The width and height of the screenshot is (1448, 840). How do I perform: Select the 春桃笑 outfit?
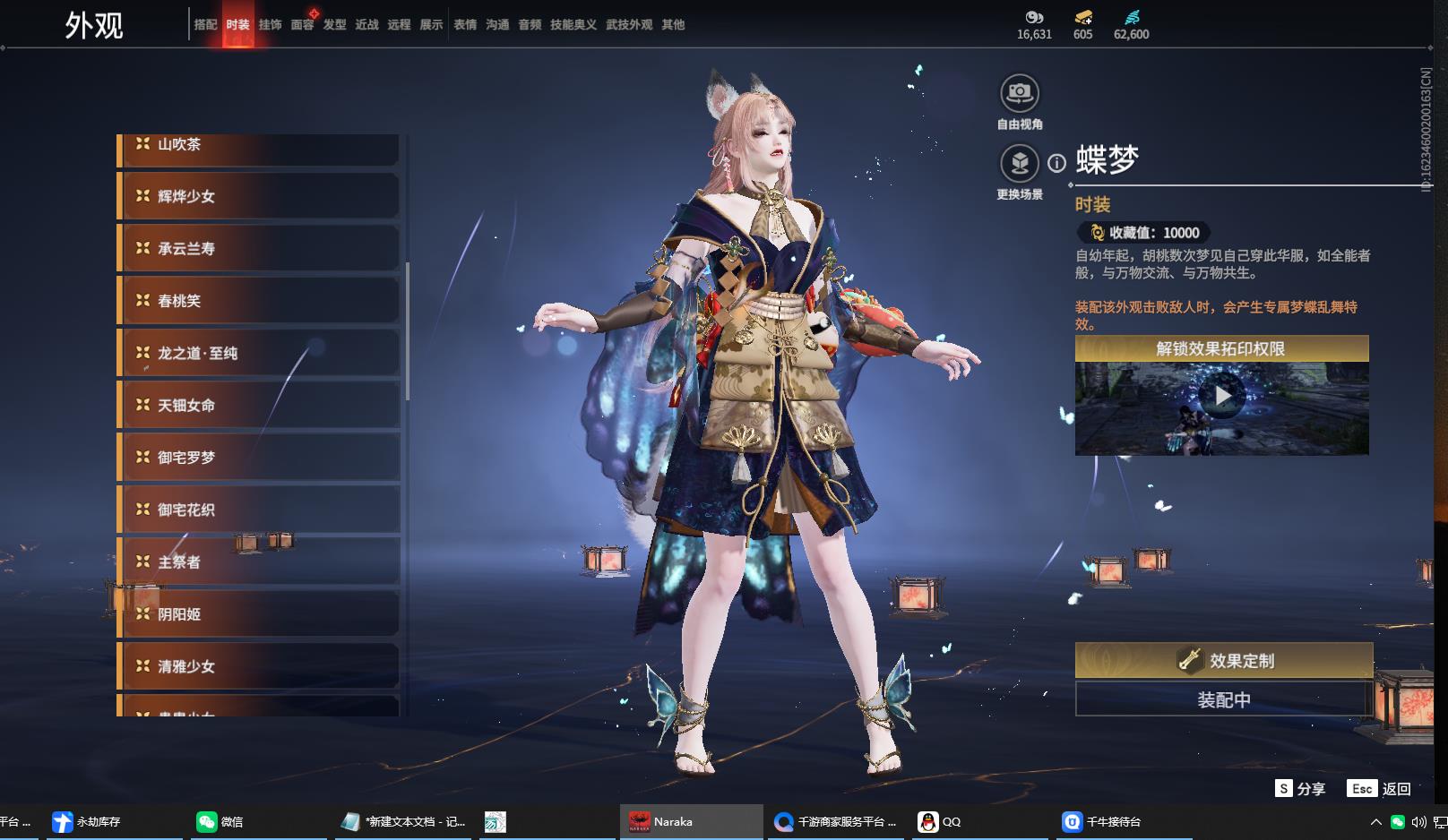259,301
